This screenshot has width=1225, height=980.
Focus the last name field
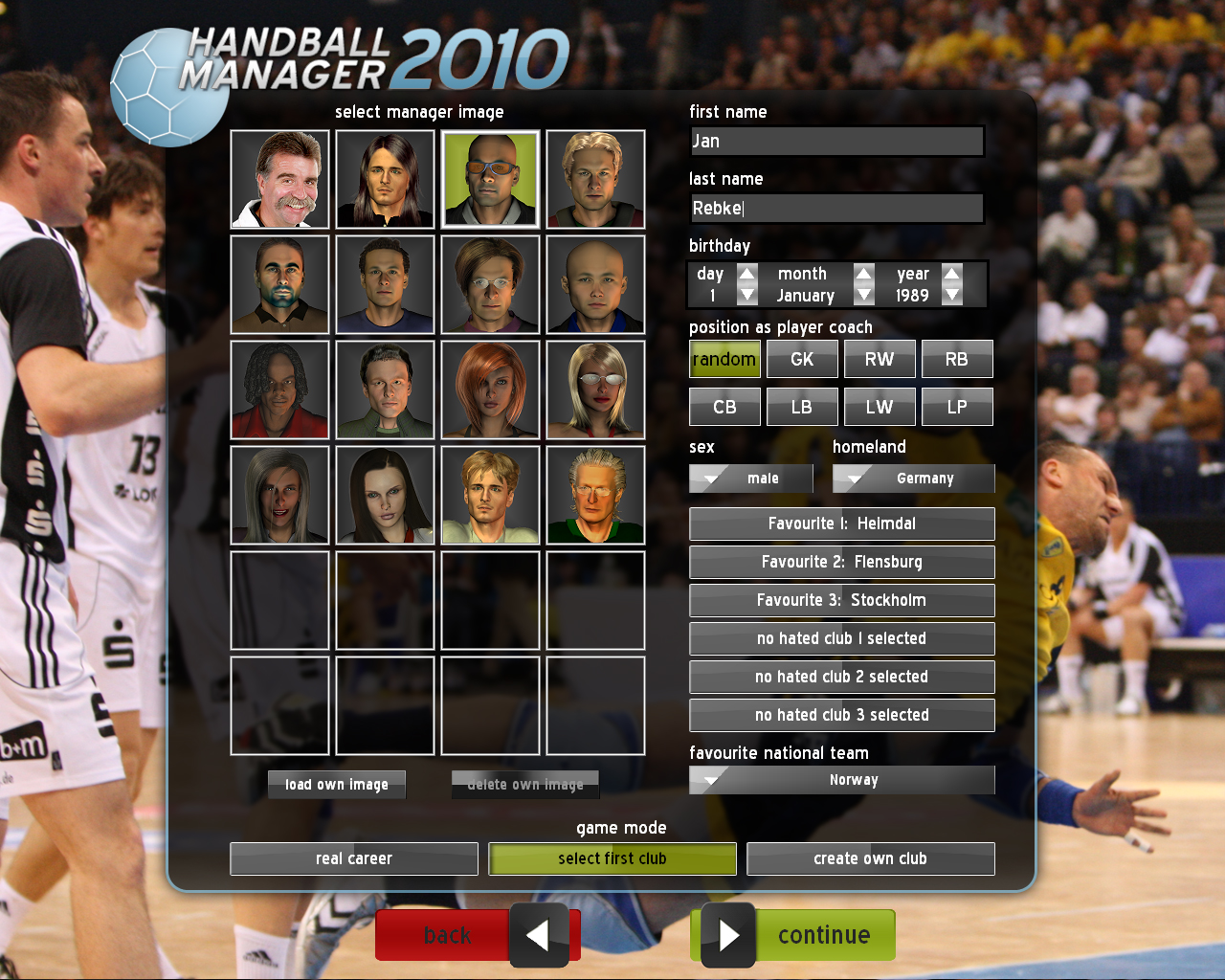coord(836,209)
